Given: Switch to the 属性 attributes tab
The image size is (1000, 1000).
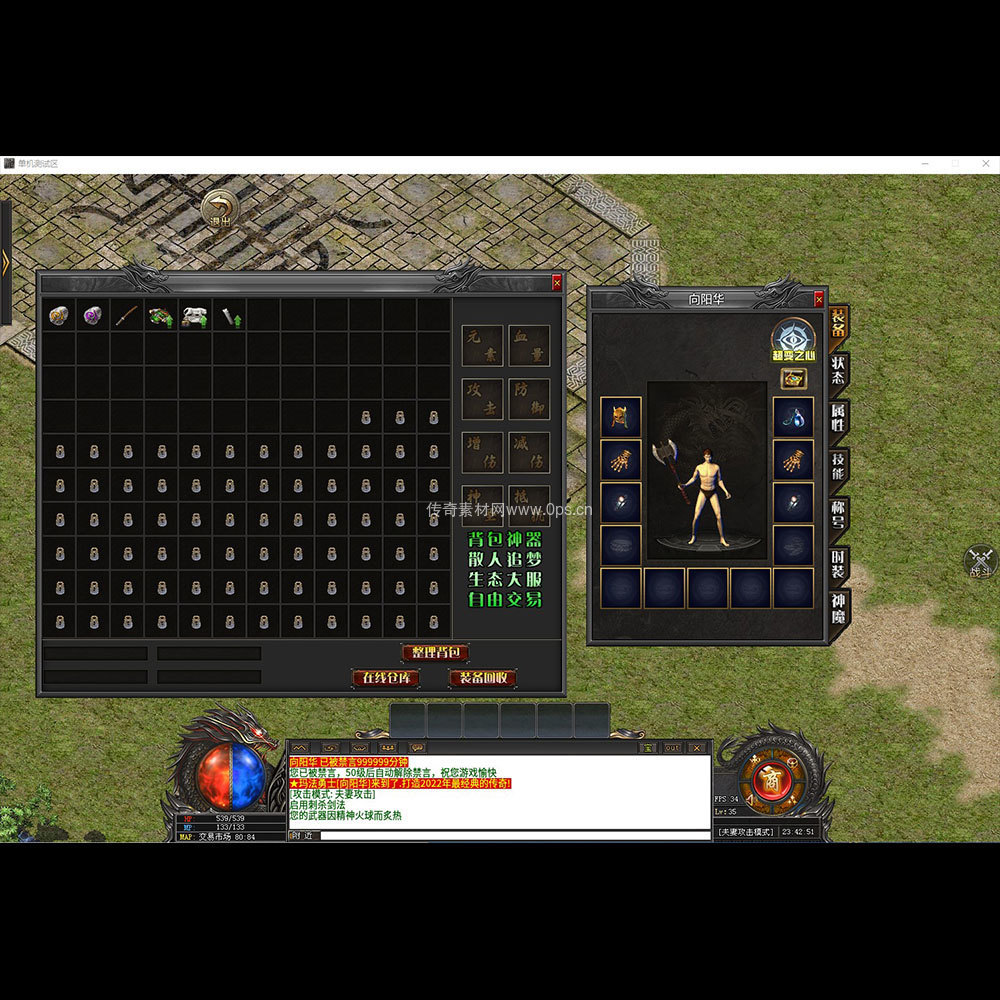Looking at the screenshot, I should click(x=838, y=419).
